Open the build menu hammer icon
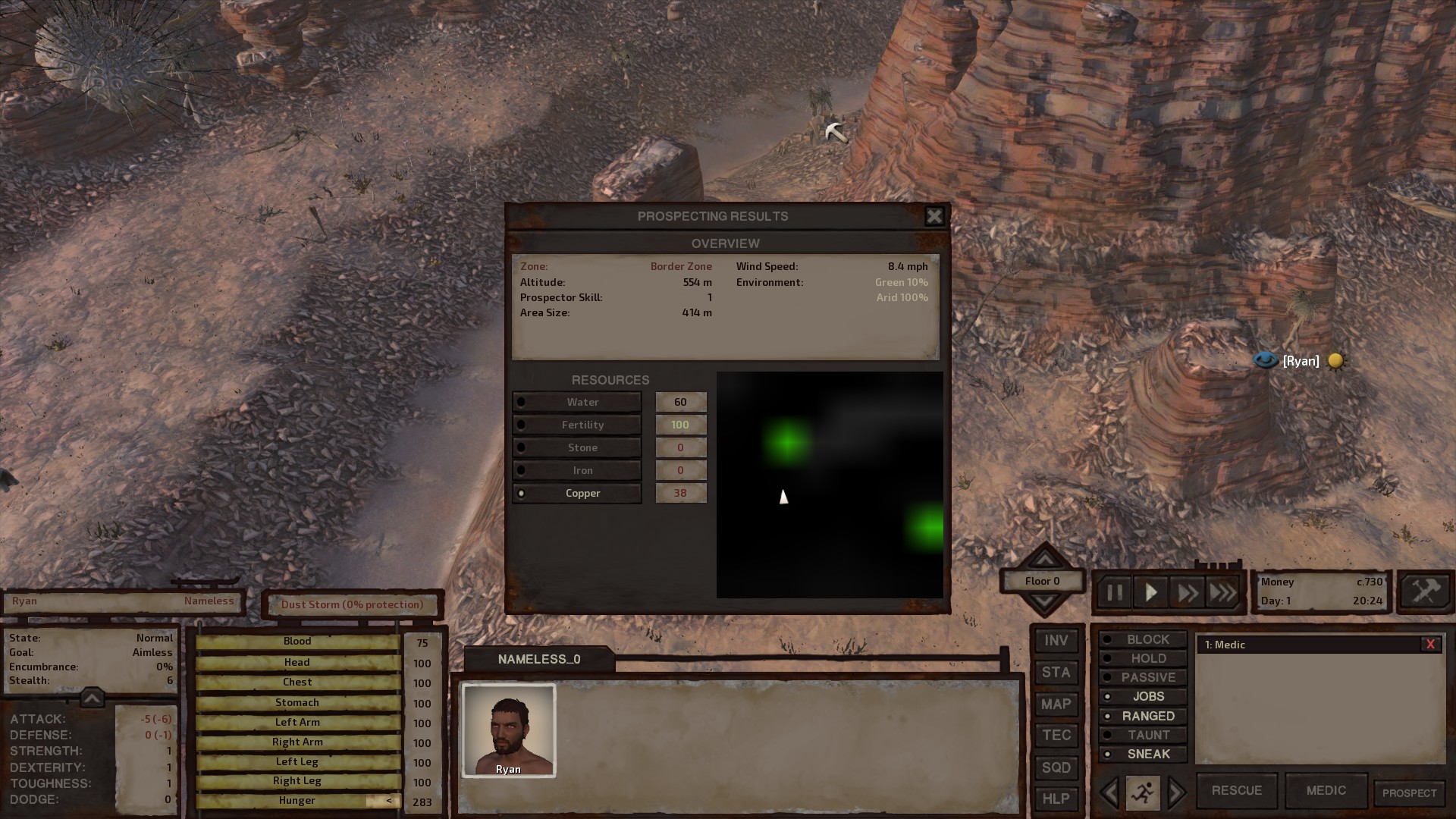1456x819 pixels. coord(1425,592)
